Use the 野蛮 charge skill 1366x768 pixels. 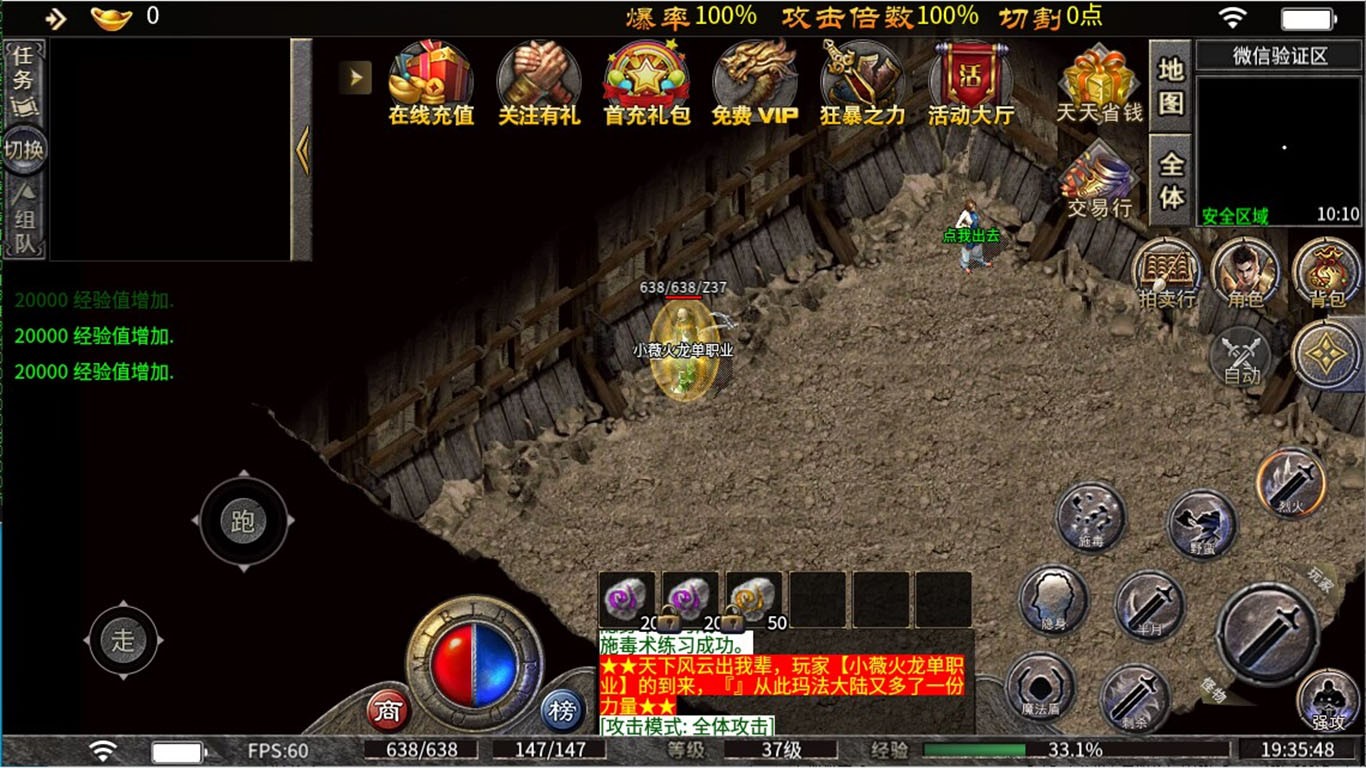1202,524
